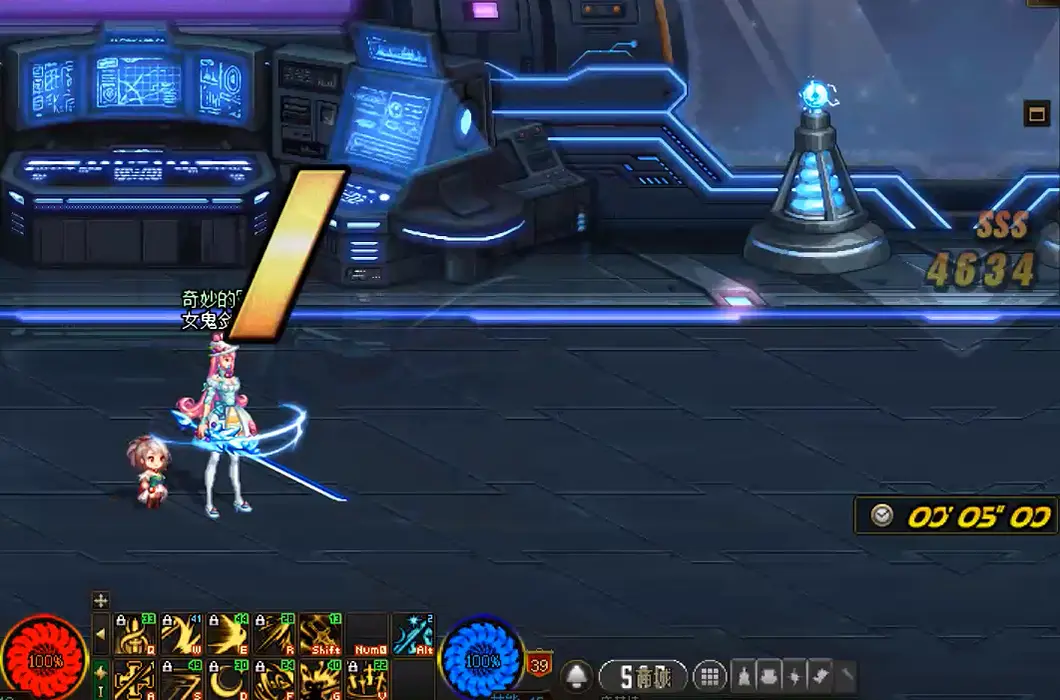Viewport: 1060px width, 700px height.
Task: Activate the Q hotkey skill icon
Action: (135, 634)
